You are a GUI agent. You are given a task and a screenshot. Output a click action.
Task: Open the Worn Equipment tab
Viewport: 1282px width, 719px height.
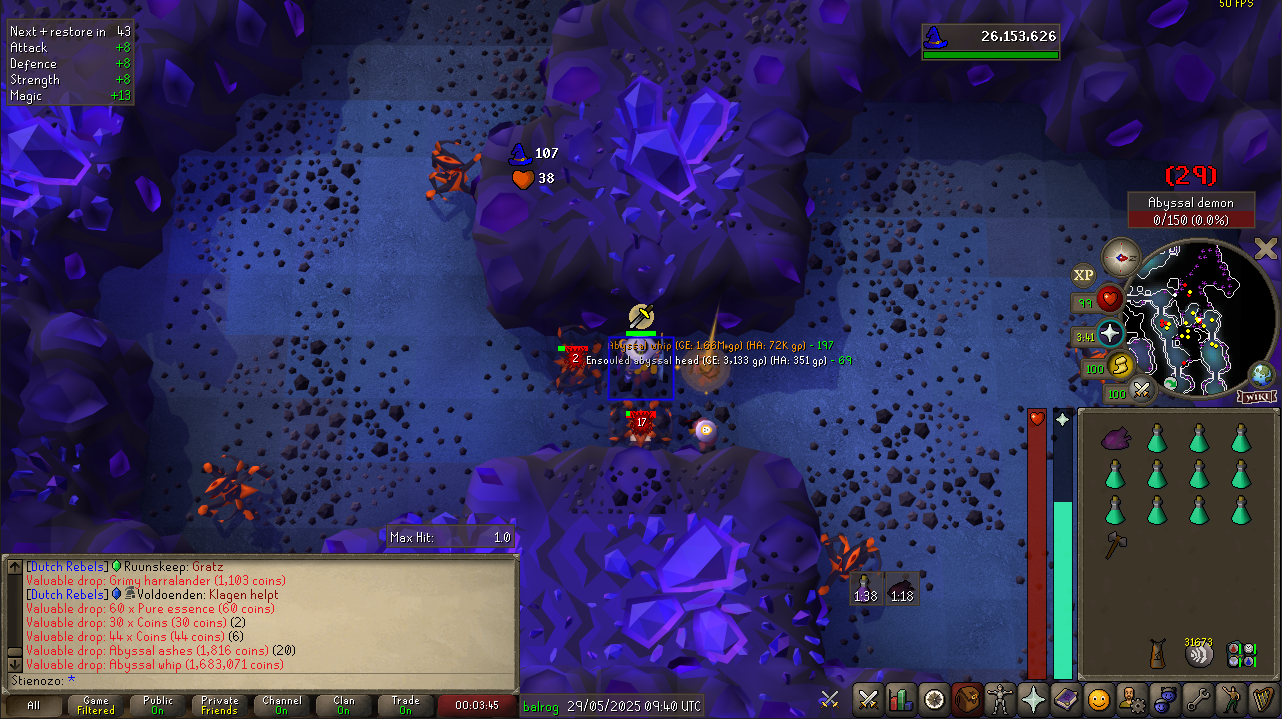[x=999, y=699]
